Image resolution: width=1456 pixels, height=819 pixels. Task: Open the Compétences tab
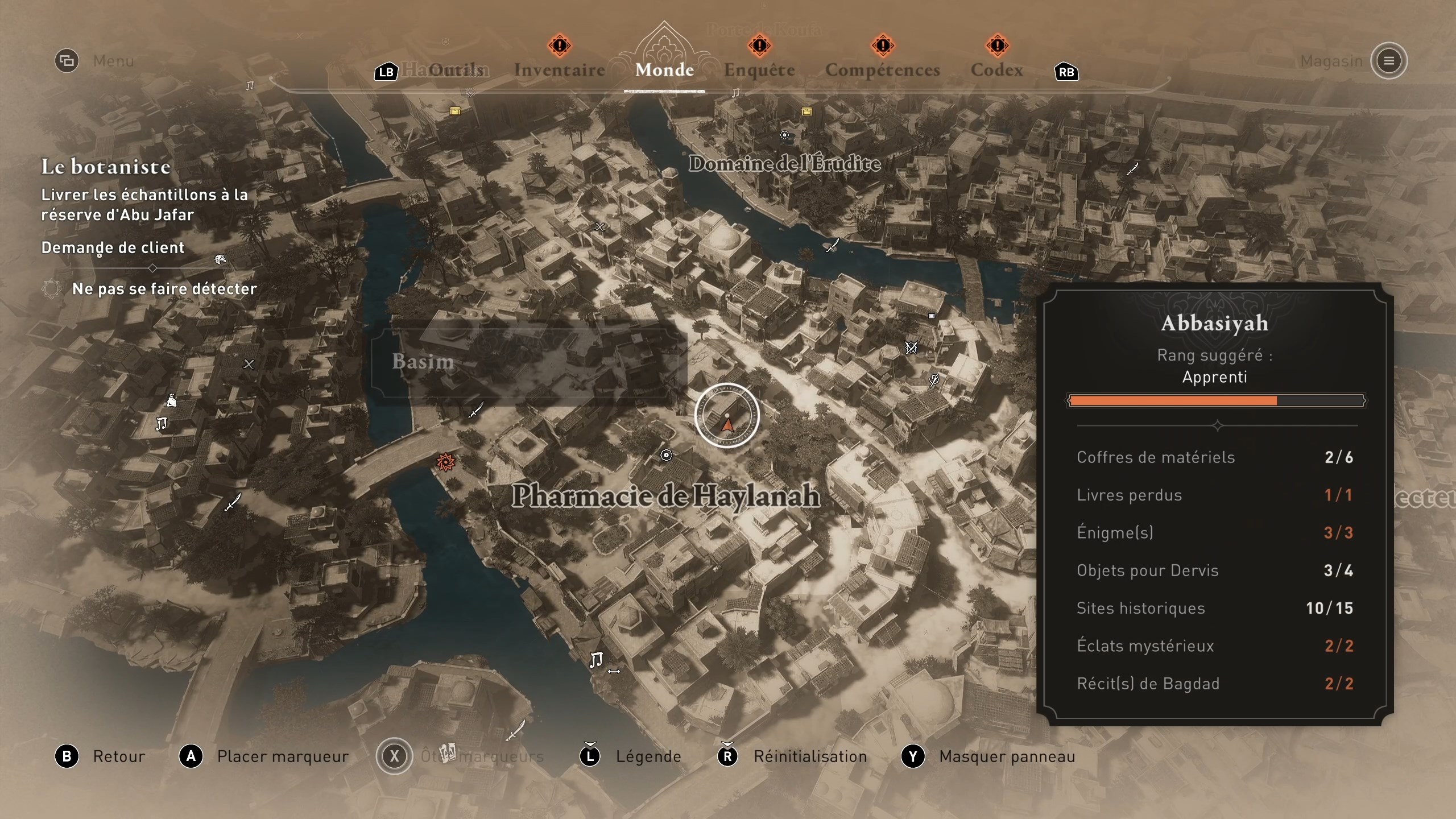882,70
